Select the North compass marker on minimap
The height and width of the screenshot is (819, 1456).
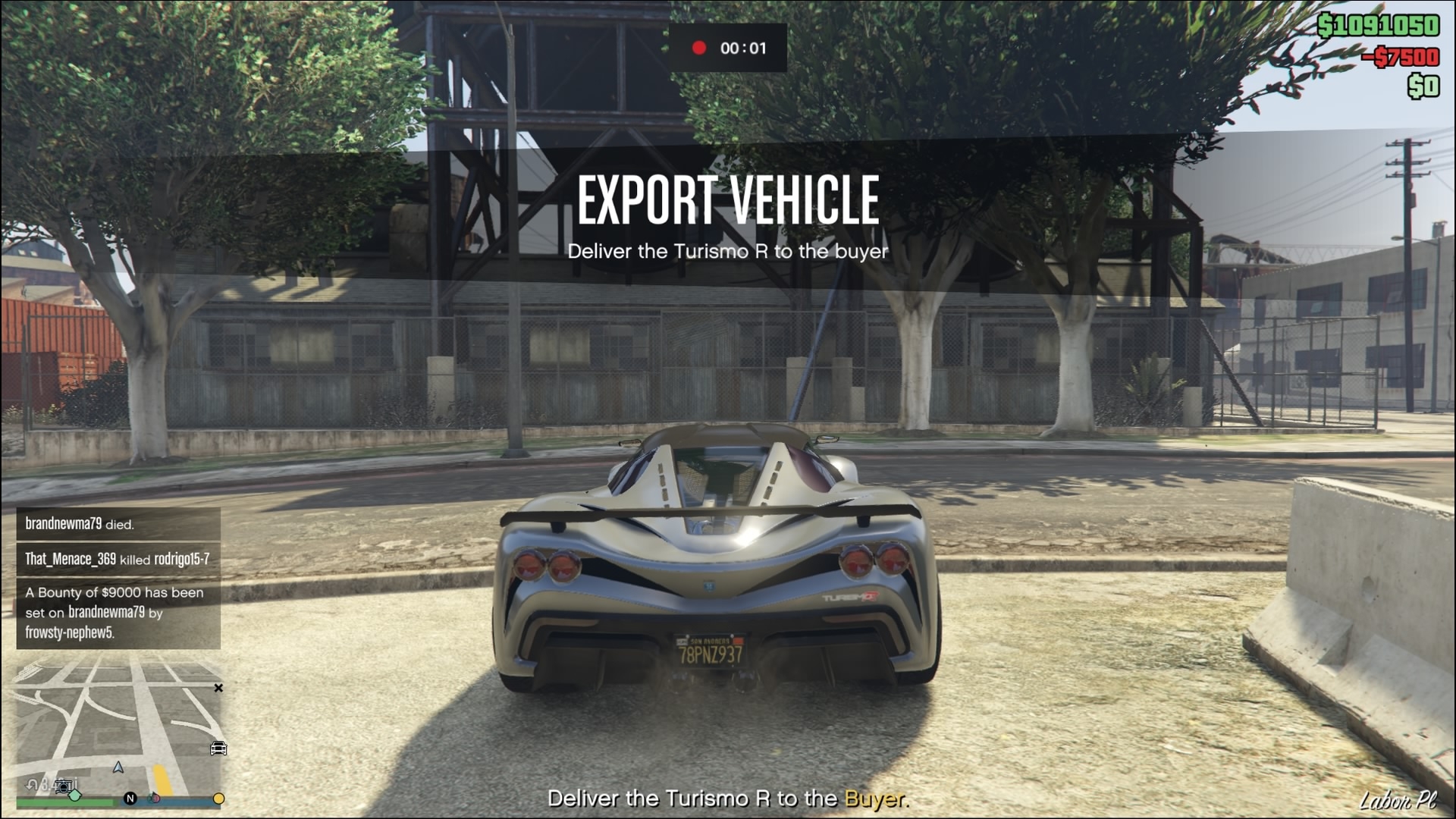pyautogui.click(x=130, y=799)
